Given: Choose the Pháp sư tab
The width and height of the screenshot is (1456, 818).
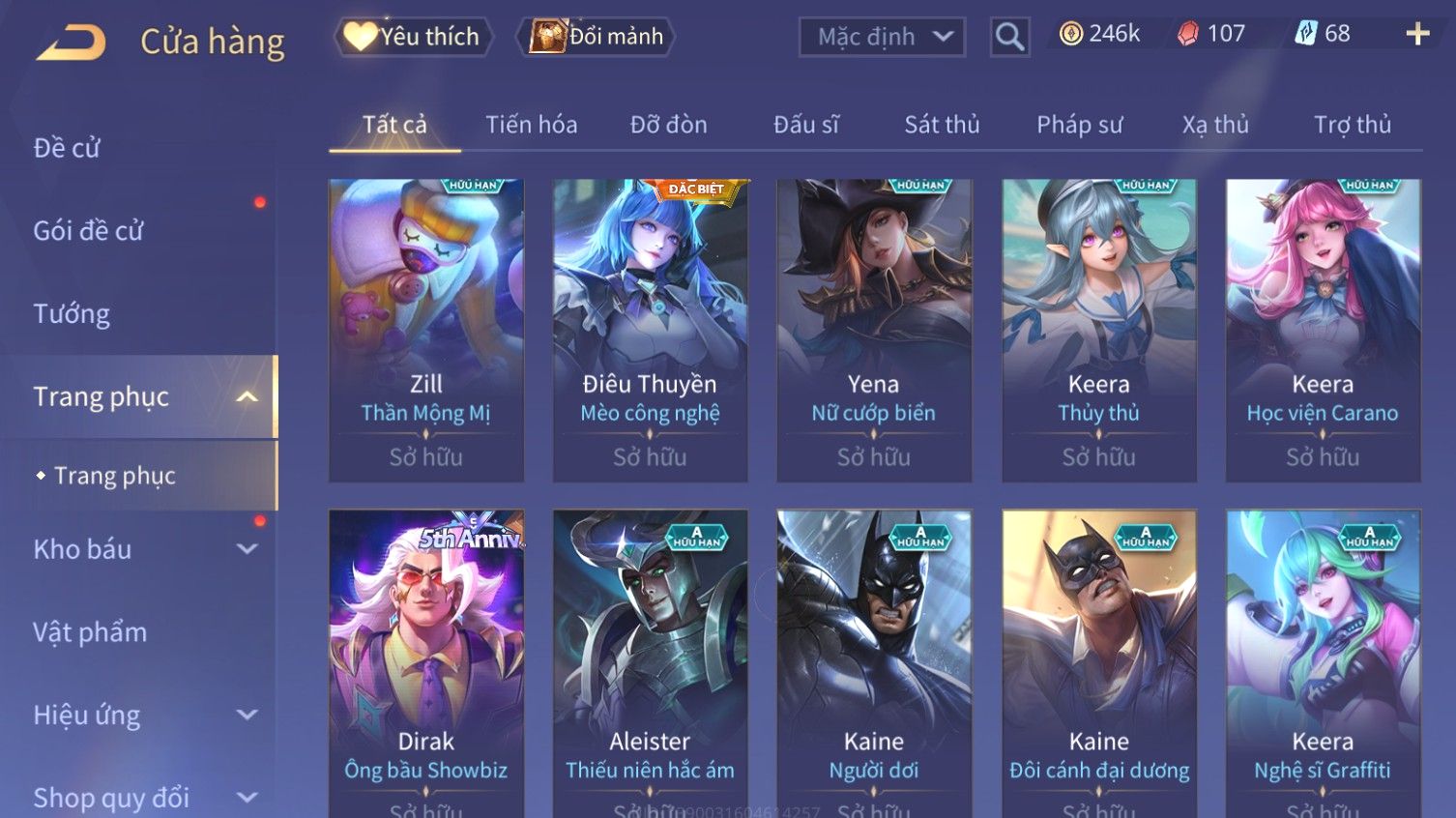Looking at the screenshot, I should pyautogui.click(x=1079, y=125).
